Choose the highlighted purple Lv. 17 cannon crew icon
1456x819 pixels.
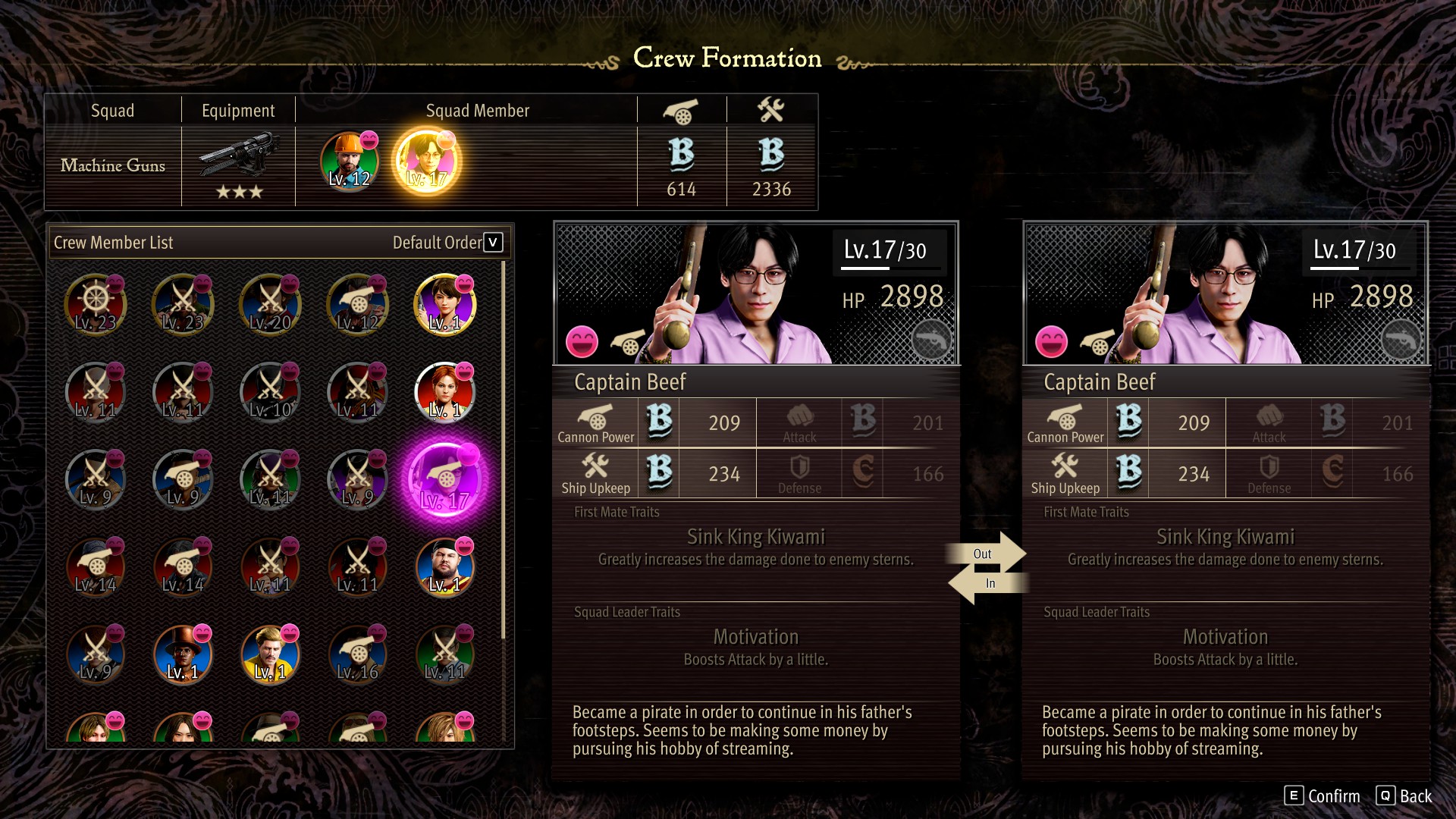point(445,480)
